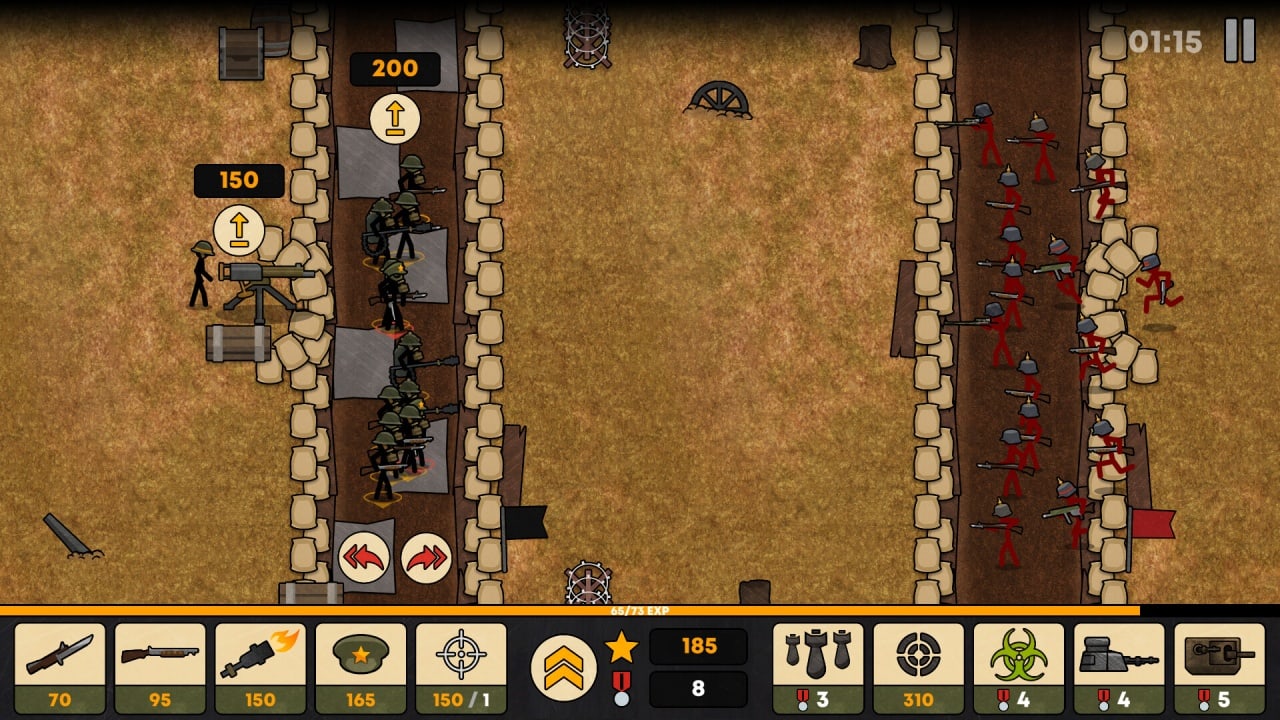Pause the game

coord(1240,40)
